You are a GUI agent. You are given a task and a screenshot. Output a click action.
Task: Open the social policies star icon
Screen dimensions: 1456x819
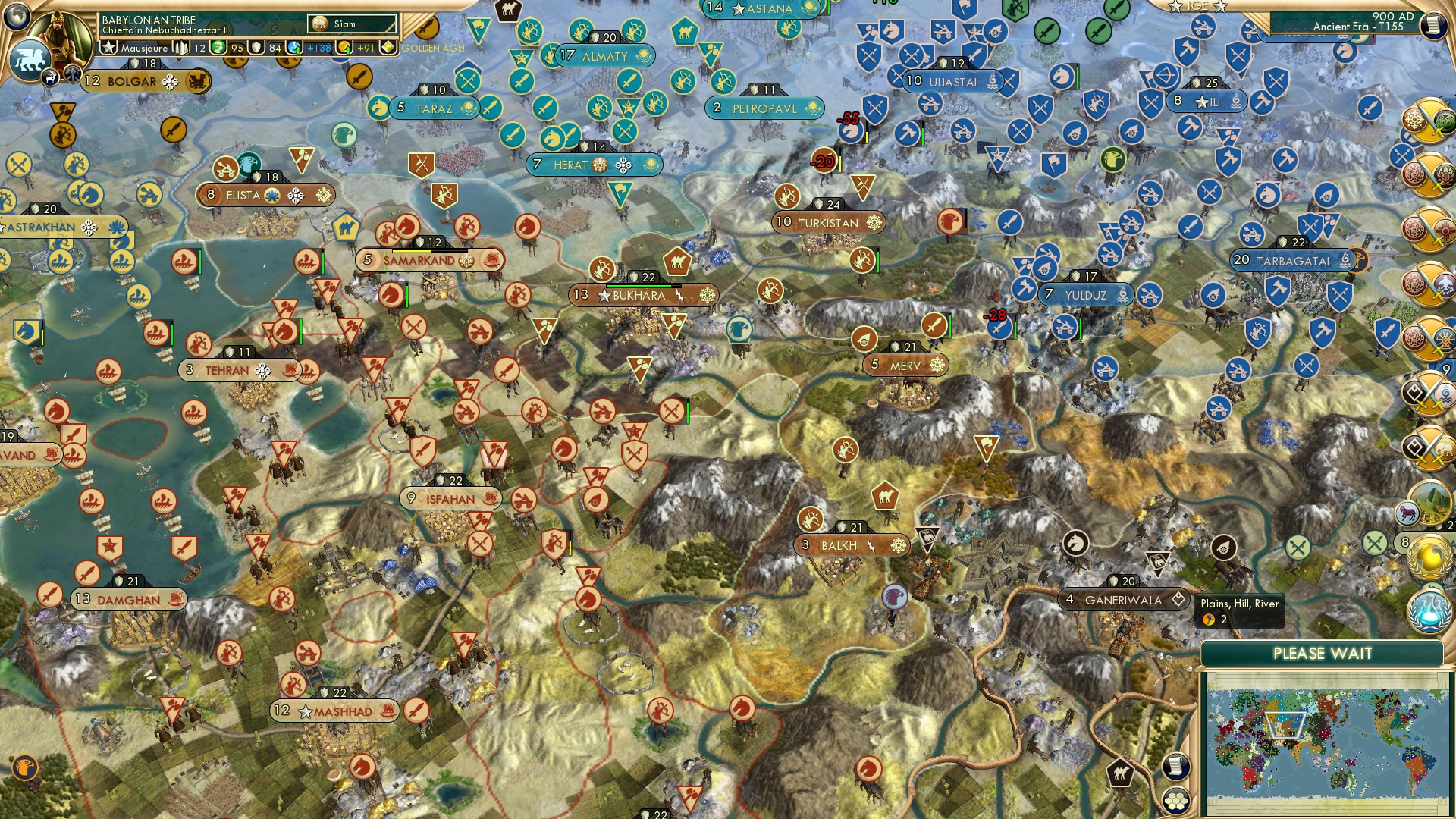(108, 47)
